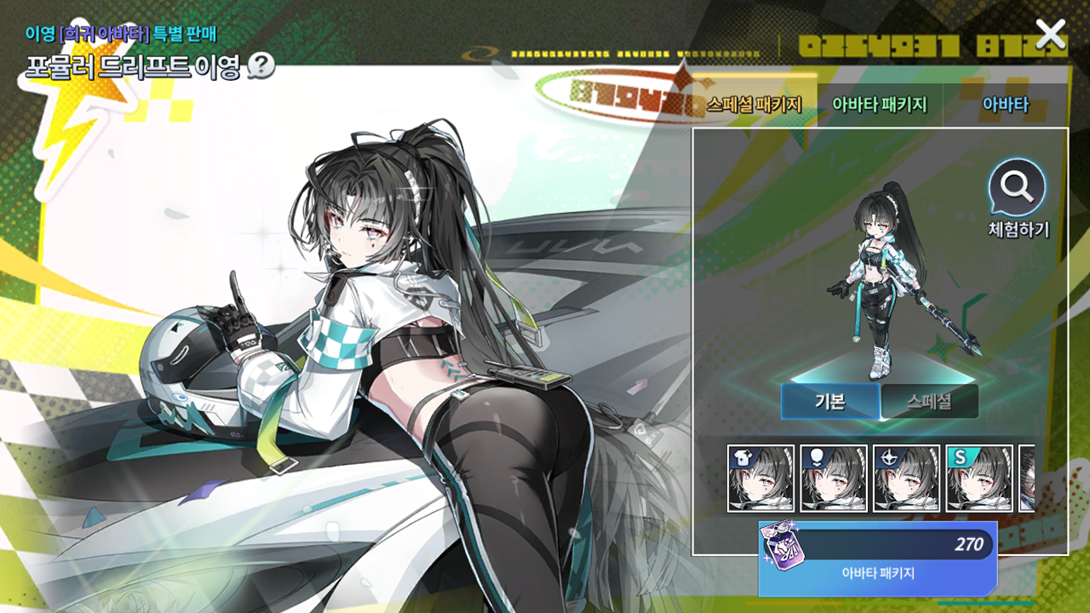Switch preview to 스페셜
The width and height of the screenshot is (1090, 613).
929,402
